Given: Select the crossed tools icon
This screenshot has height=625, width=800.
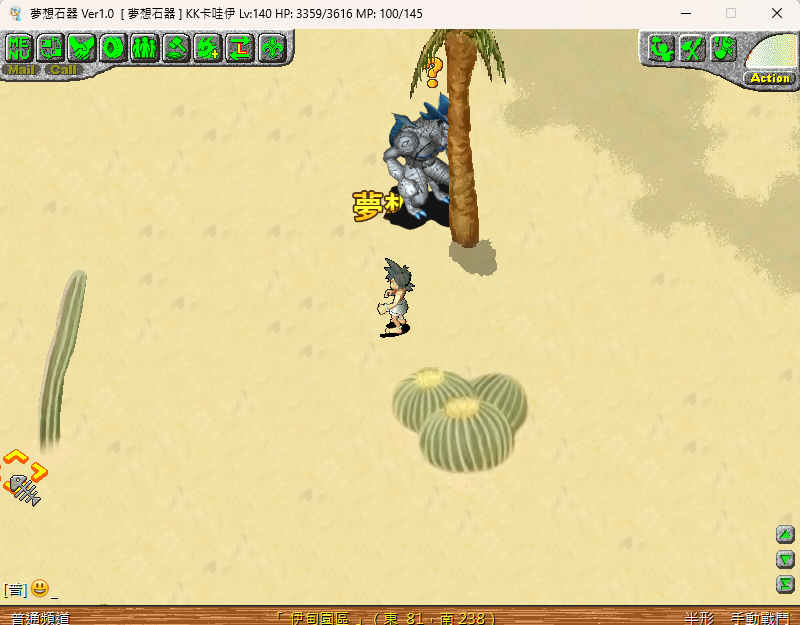Looking at the screenshot, I should [692, 48].
